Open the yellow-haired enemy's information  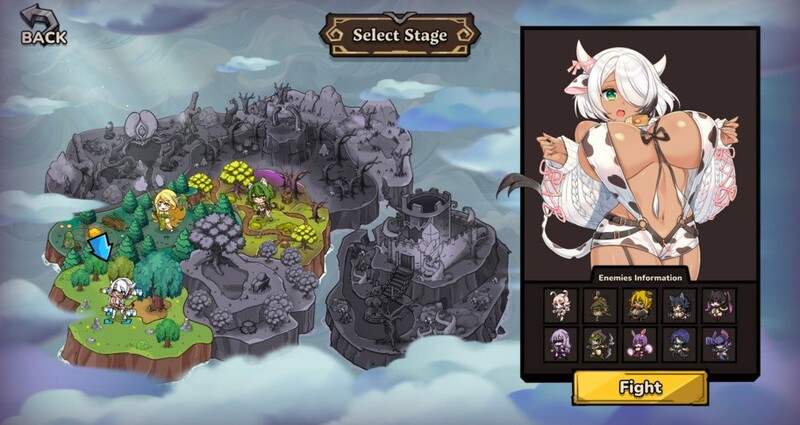click(x=639, y=304)
